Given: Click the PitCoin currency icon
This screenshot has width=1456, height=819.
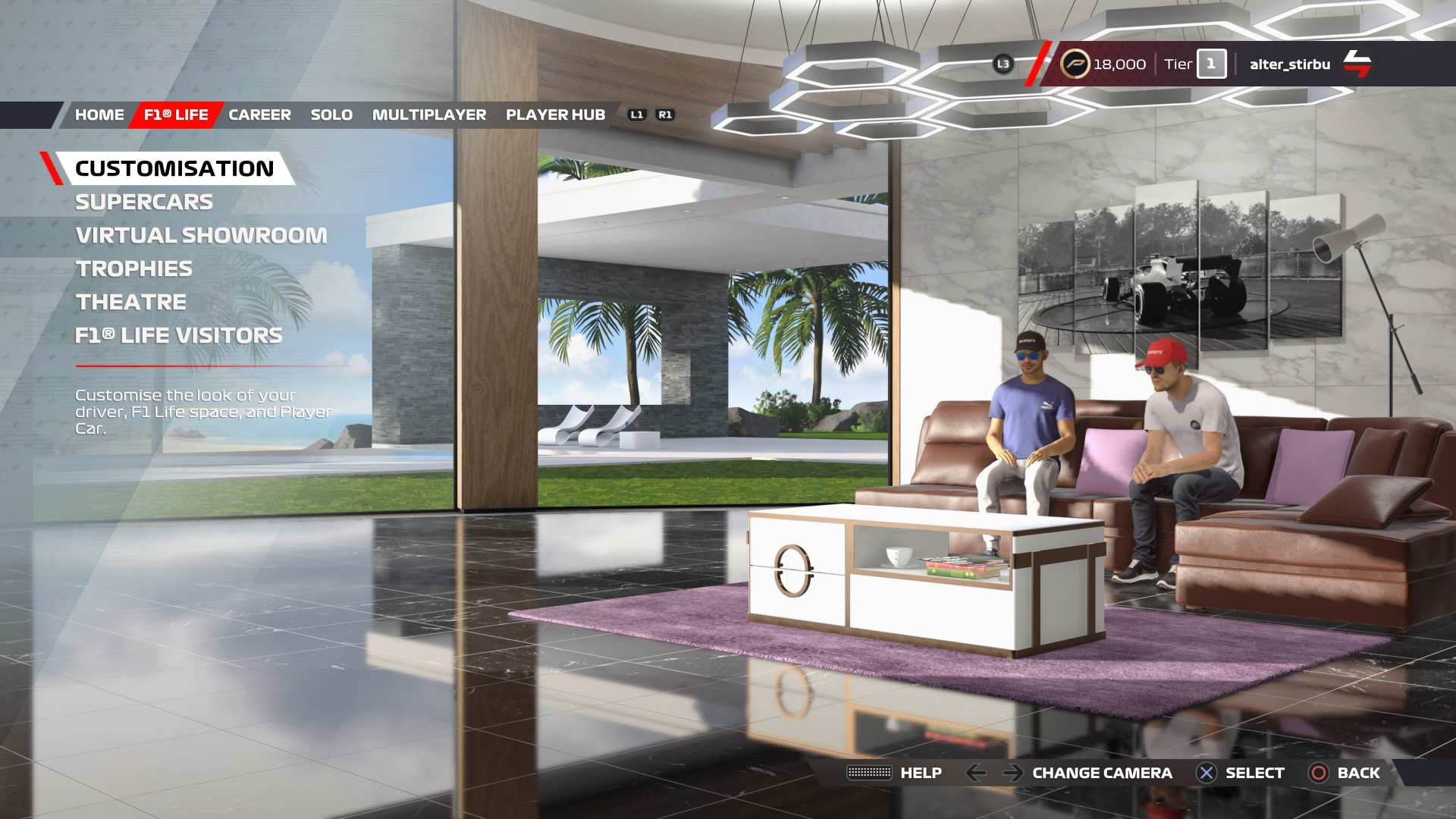Looking at the screenshot, I should click(x=1075, y=64).
